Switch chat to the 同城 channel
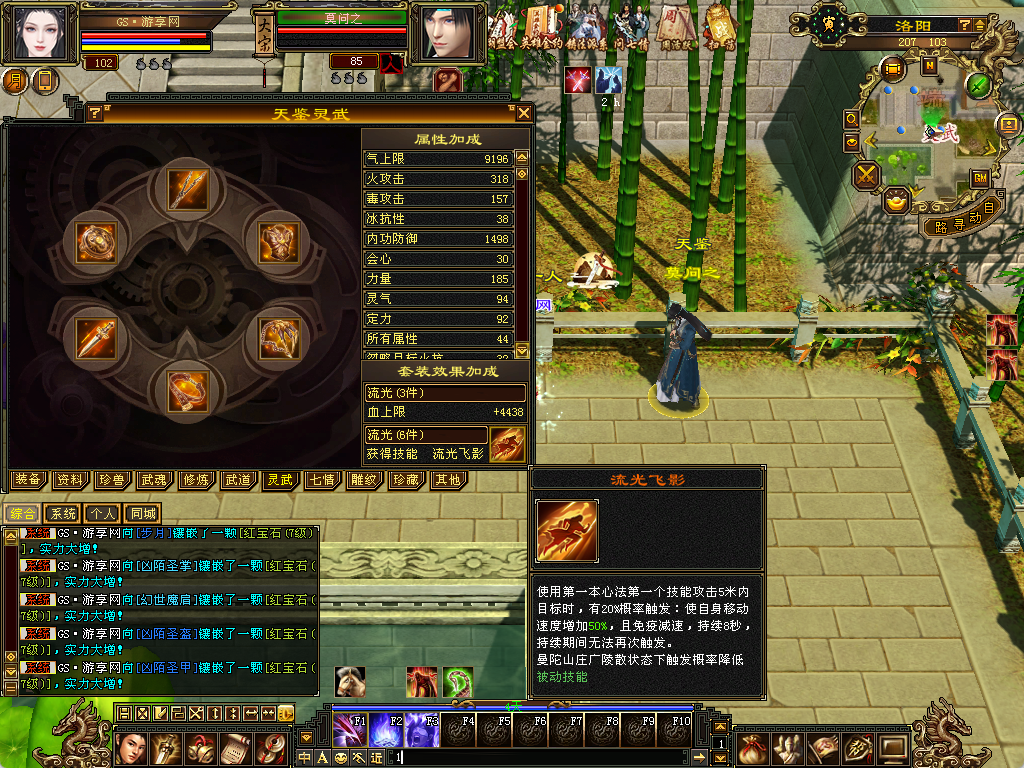This screenshot has width=1024, height=768. tap(144, 513)
